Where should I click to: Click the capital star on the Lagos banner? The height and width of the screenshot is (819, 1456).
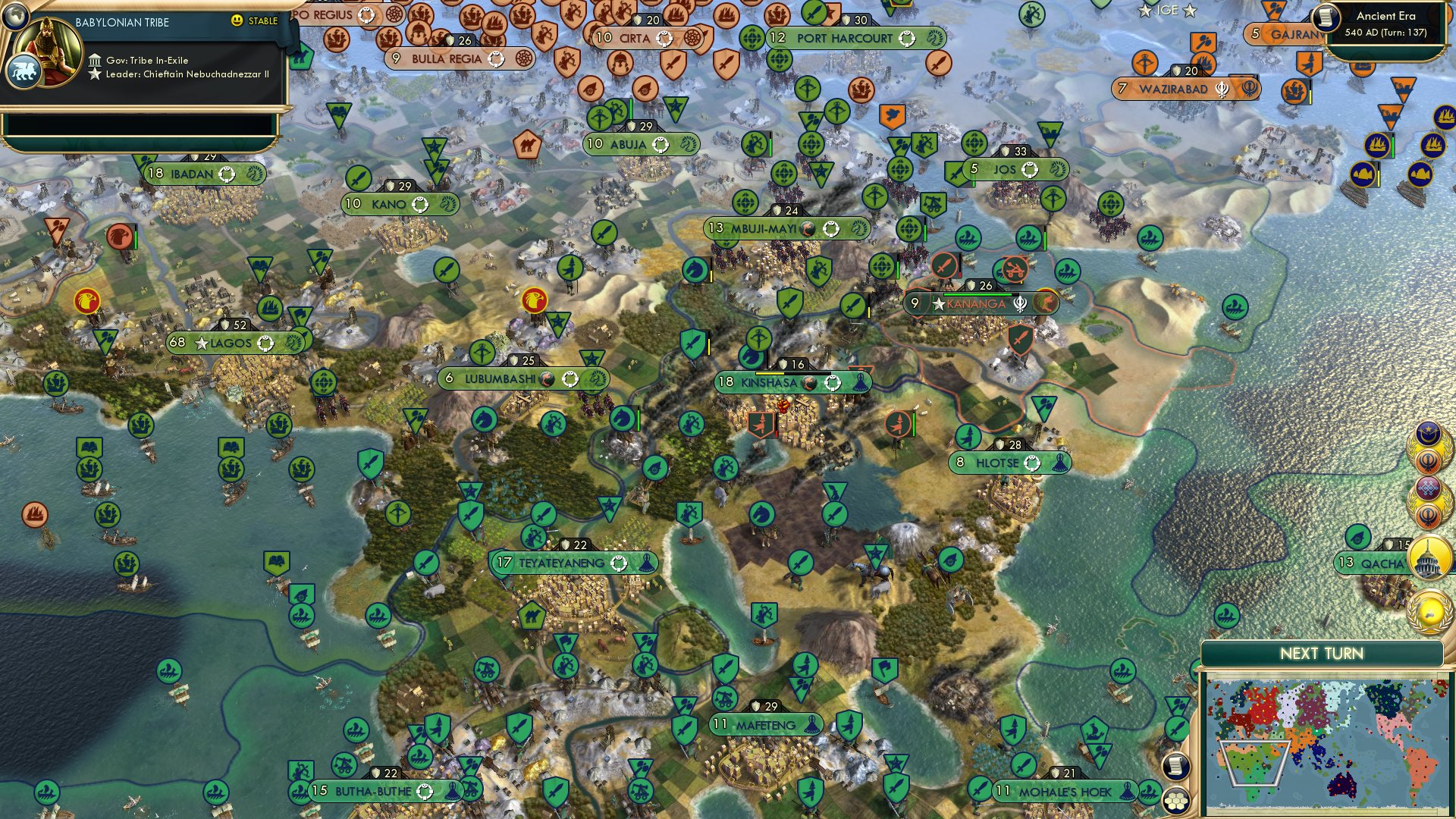point(201,343)
